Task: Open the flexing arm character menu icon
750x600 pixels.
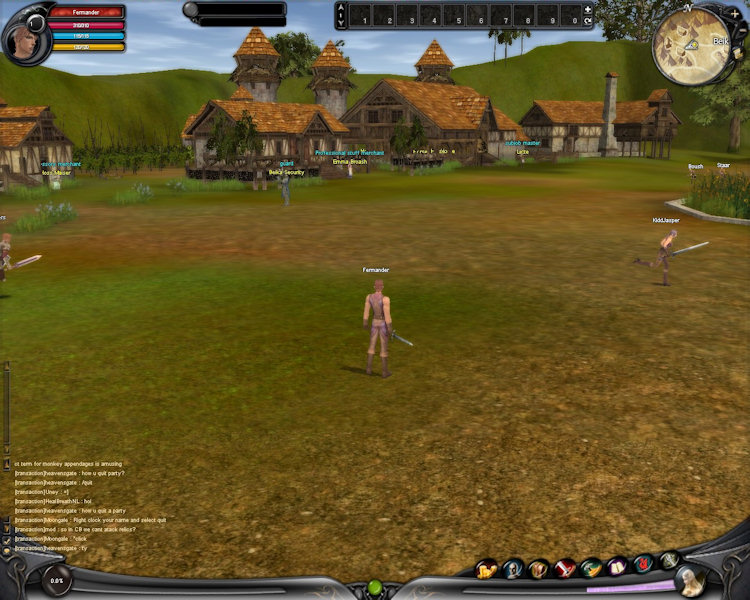Action: 487,569
